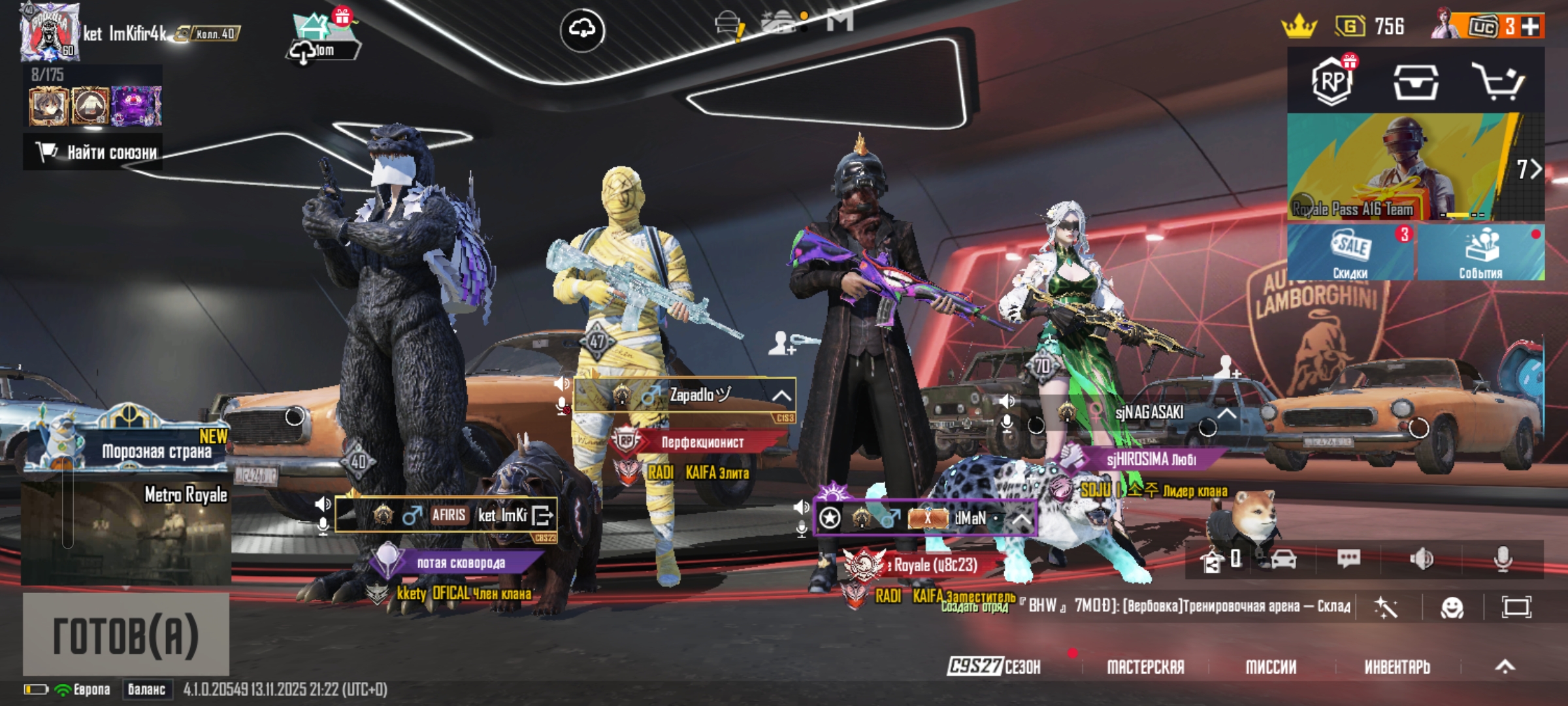Screen dimensions: 1568x706
Task: Open the chat speech bubble icon
Action: coord(1348,559)
